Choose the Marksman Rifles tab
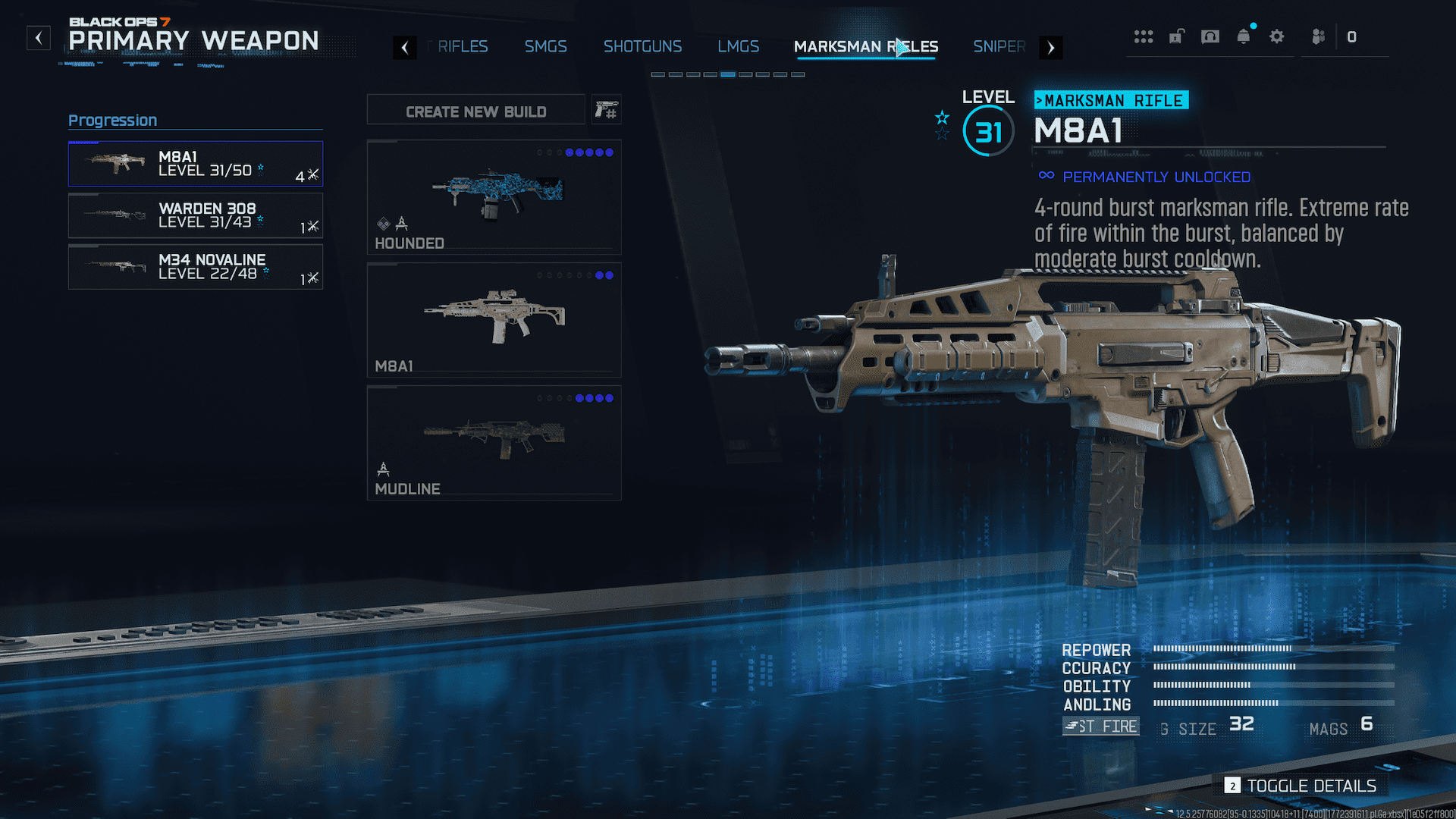 coord(865,47)
